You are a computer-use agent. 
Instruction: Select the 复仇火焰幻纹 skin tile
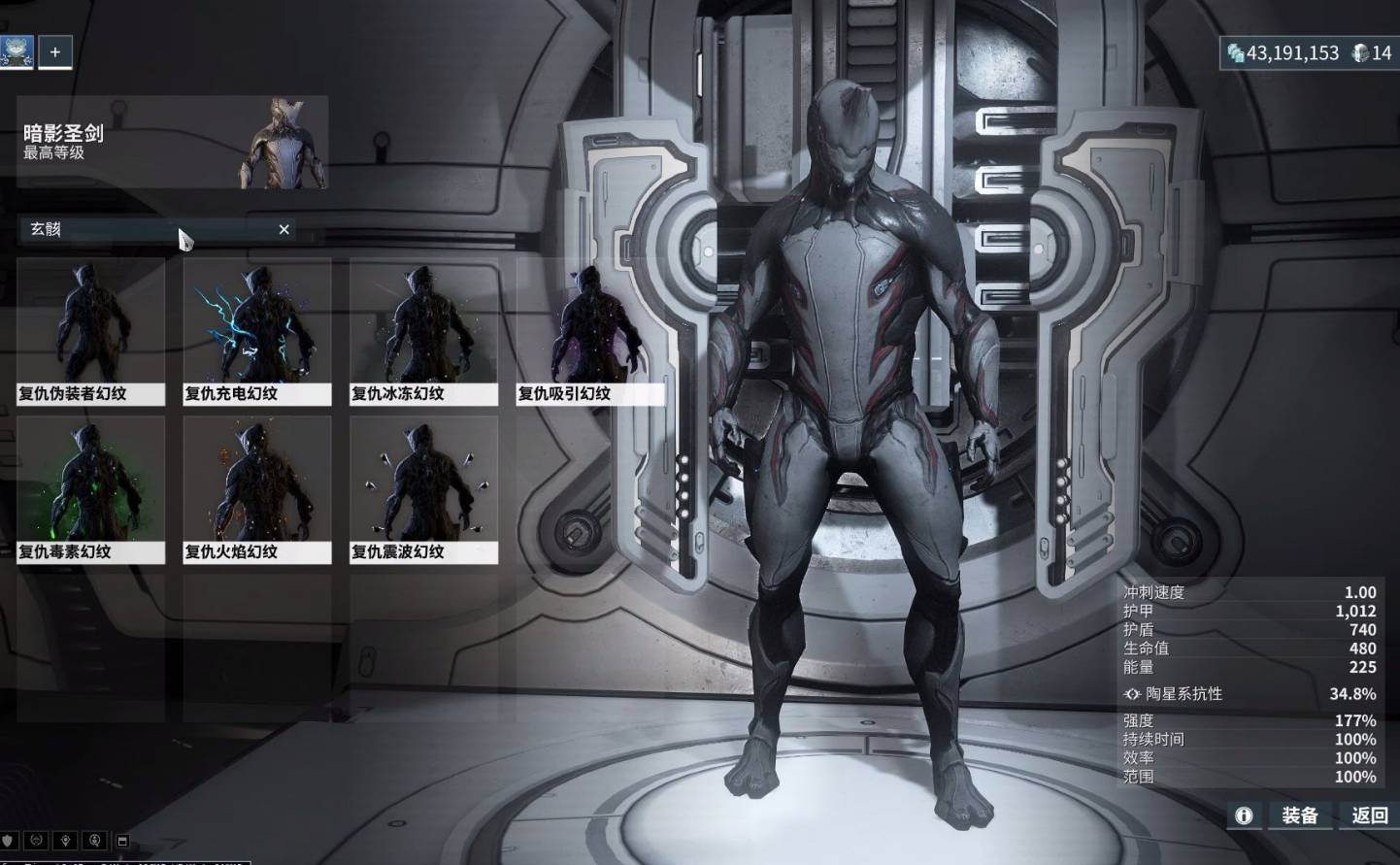click(257, 488)
